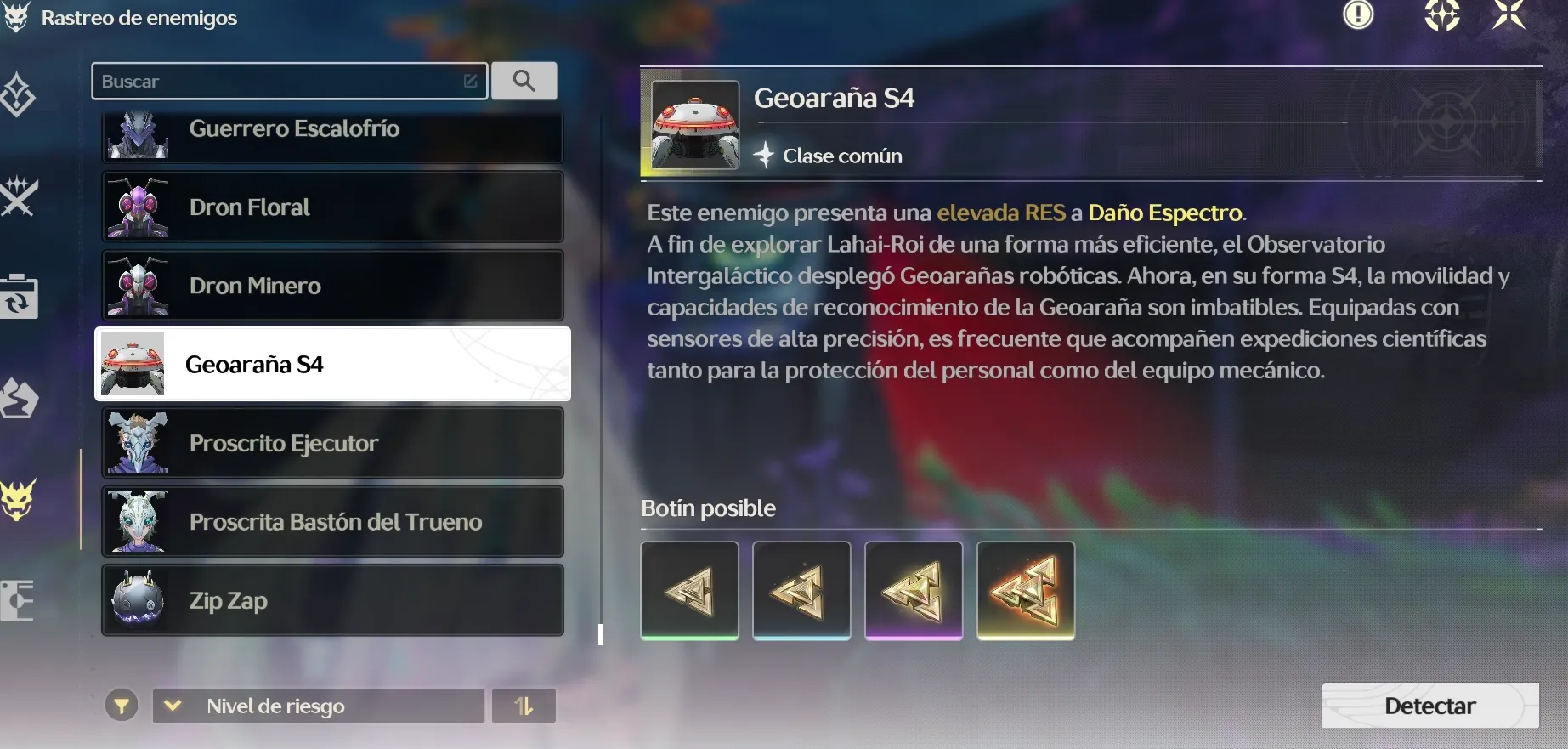Open the exclamation mark info button
The width and height of the screenshot is (1568, 749).
coord(1358,14)
